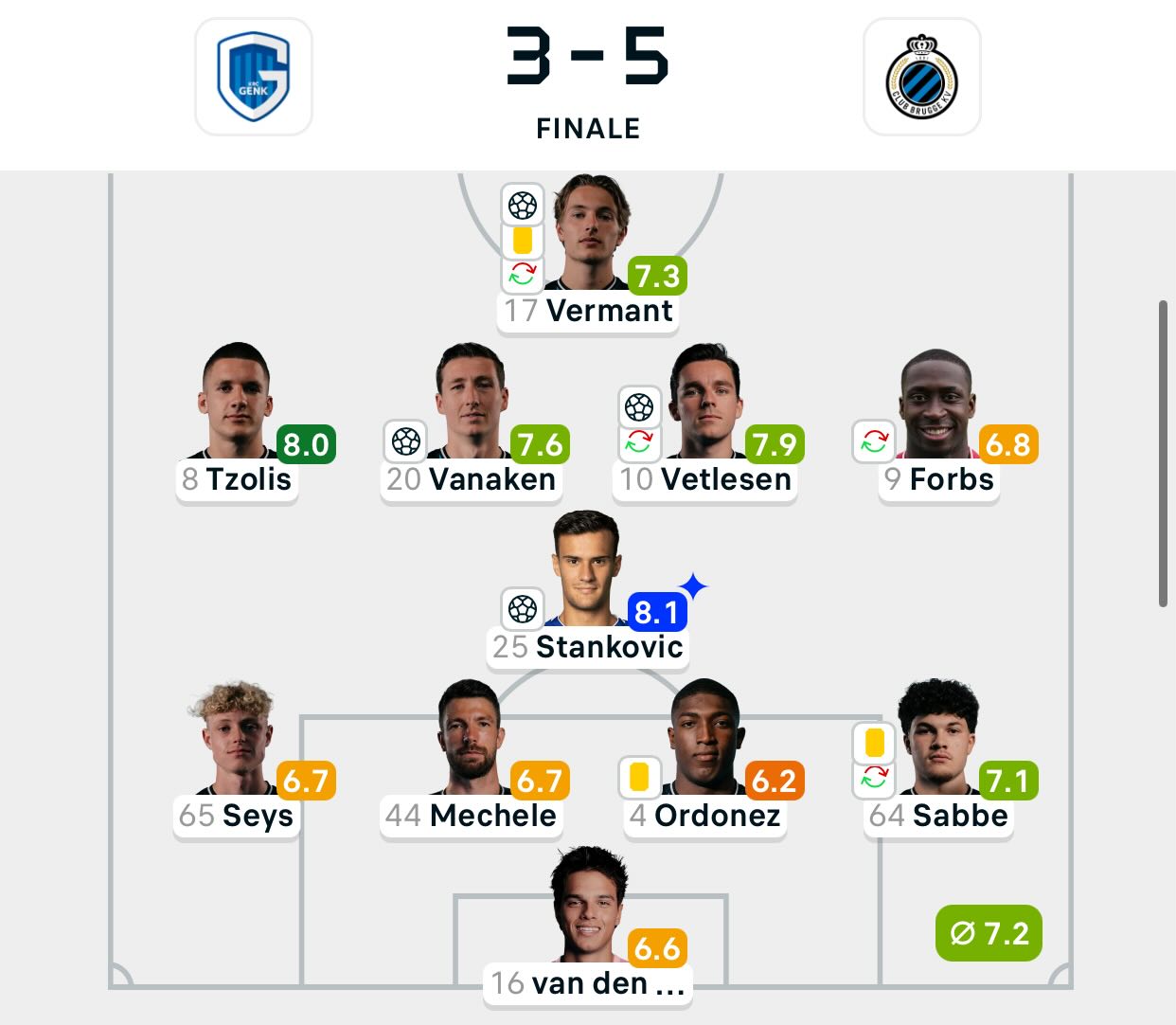Open the KRC Genk team logo
1176x1025 pixels.
click(253, 77)
